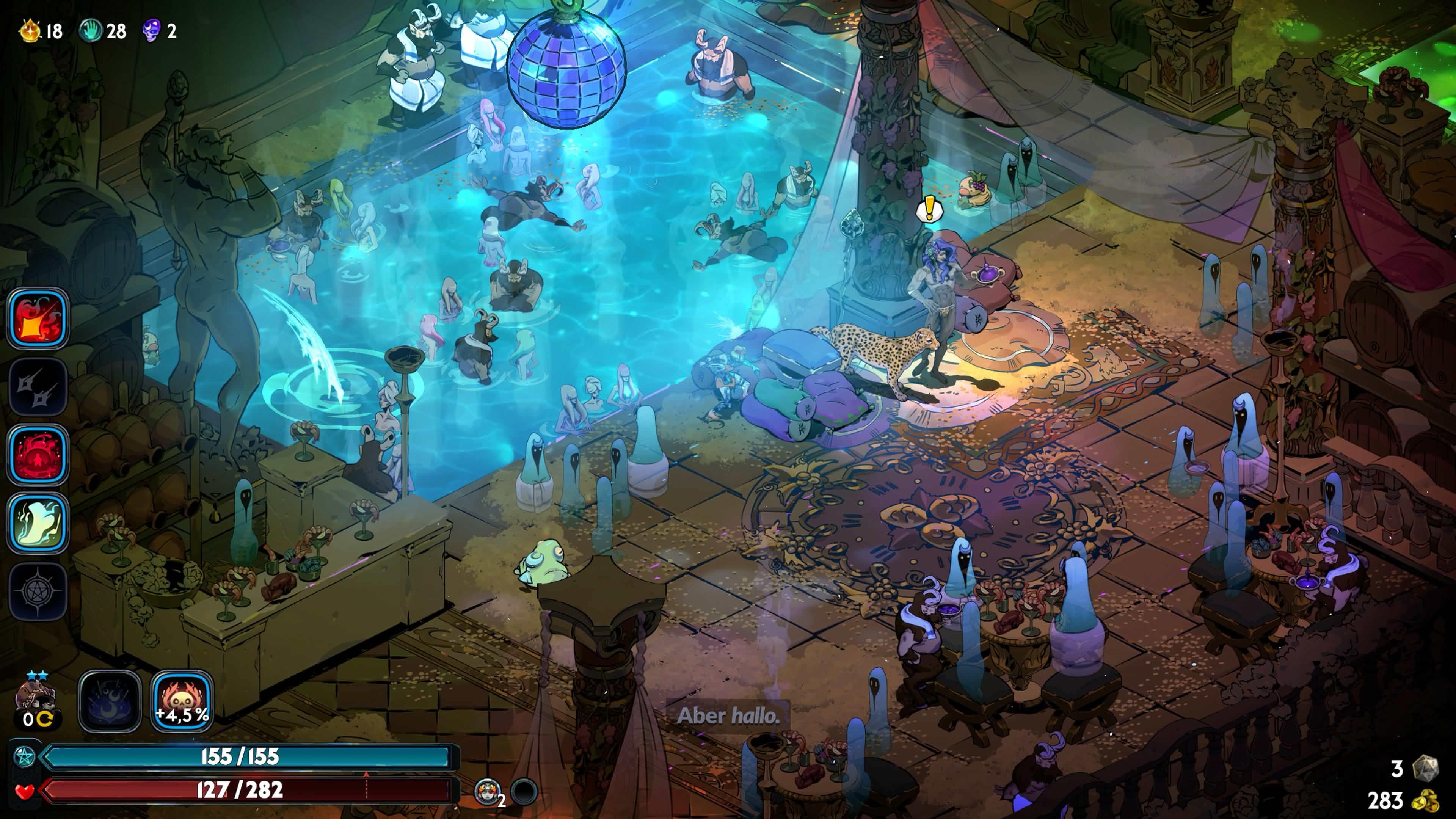This screenshot has height=819, width=1456.
Task: Select the crimson cast circle boon icon
Action: (38, 455)
